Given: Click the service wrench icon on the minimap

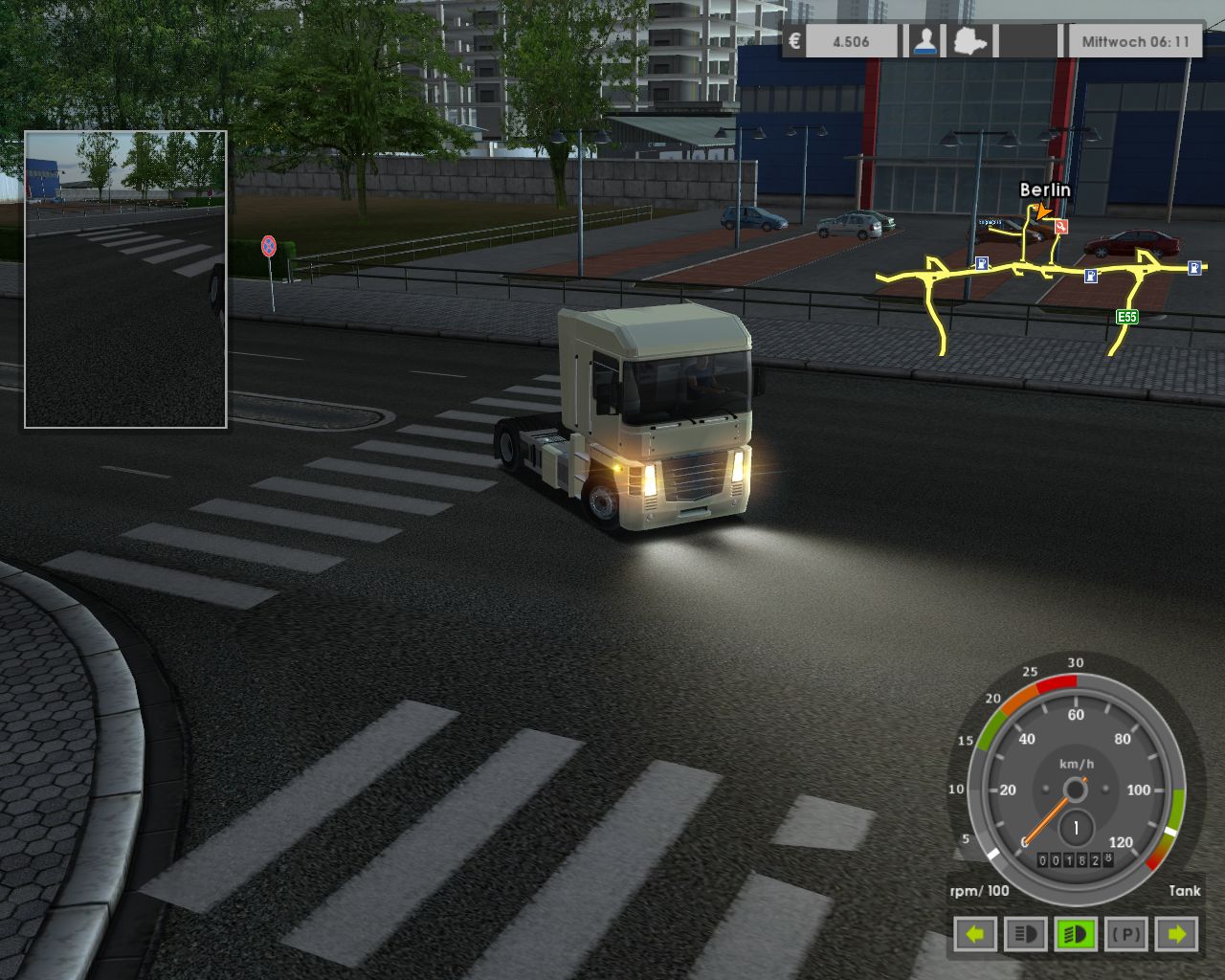Looking at the screenshot, I should tap(1060, 228).
